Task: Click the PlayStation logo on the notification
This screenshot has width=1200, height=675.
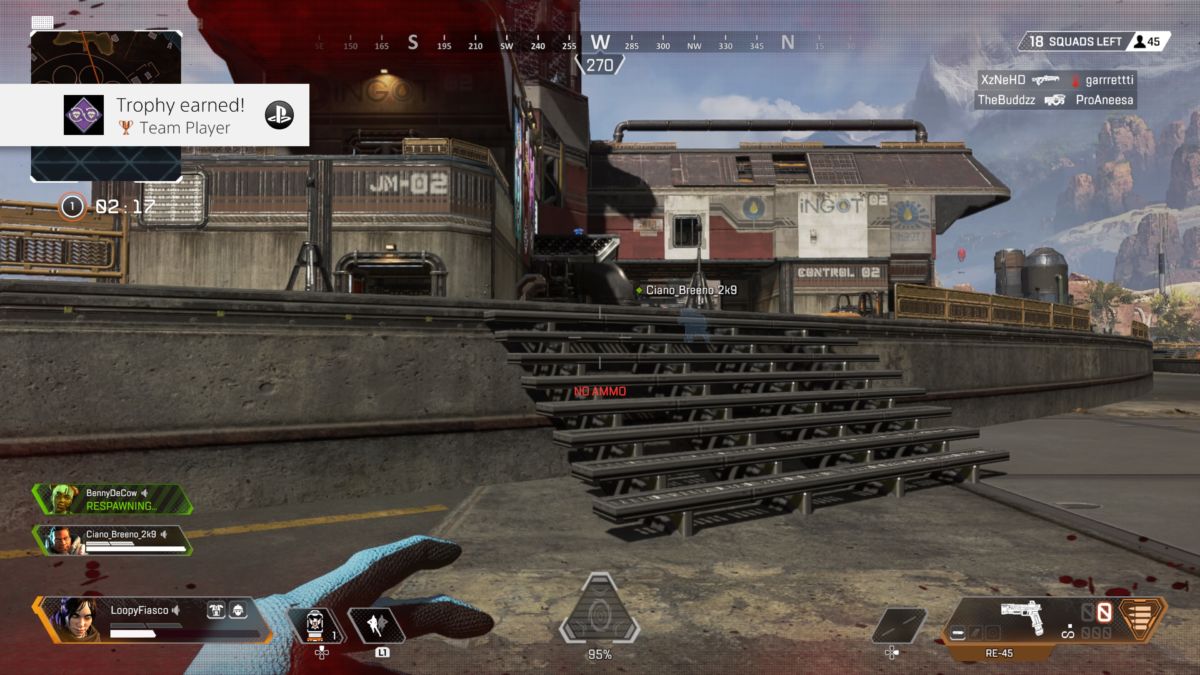Action: pyautogui.click(x=279, y=115)
